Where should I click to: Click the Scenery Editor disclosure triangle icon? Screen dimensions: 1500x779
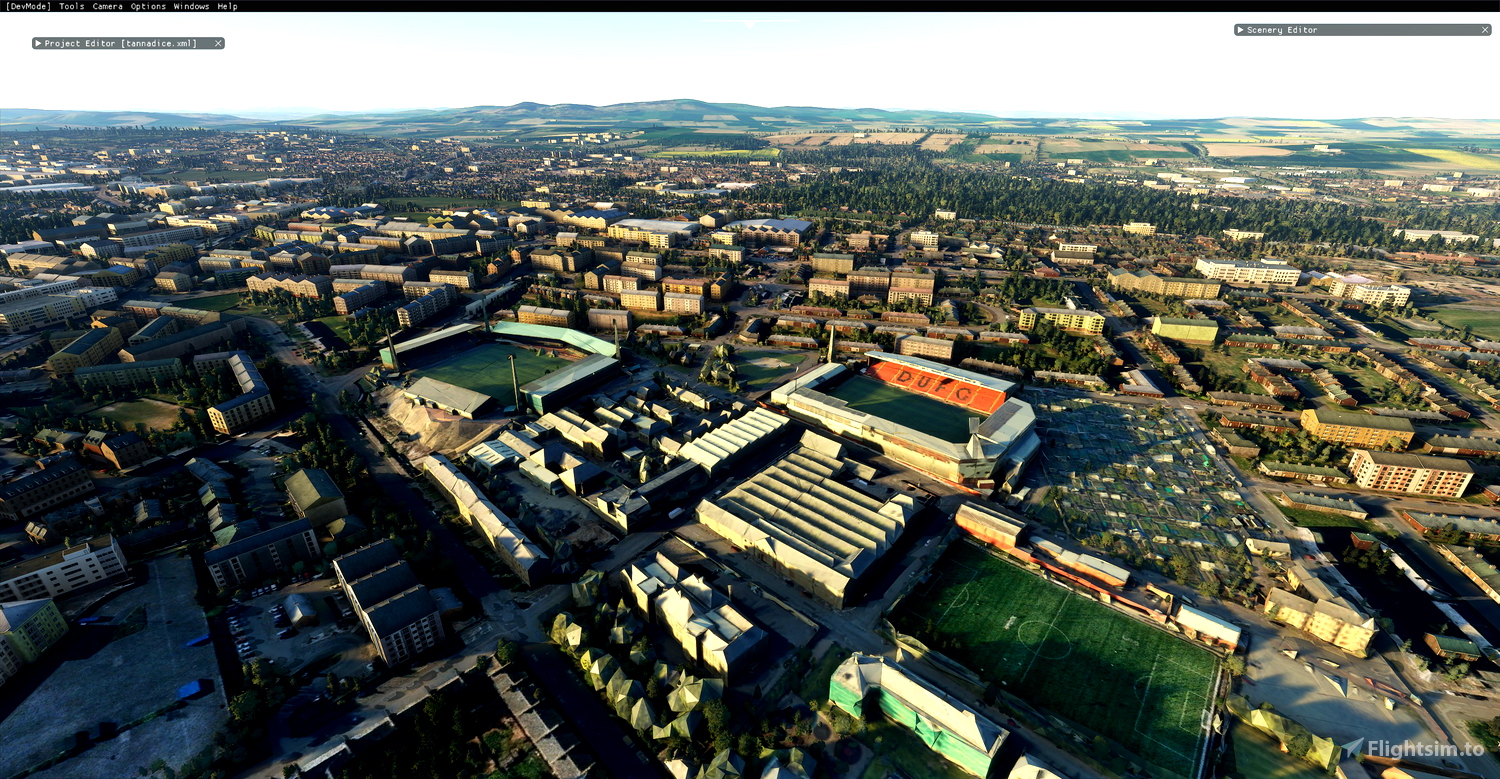coord(1240,30)
